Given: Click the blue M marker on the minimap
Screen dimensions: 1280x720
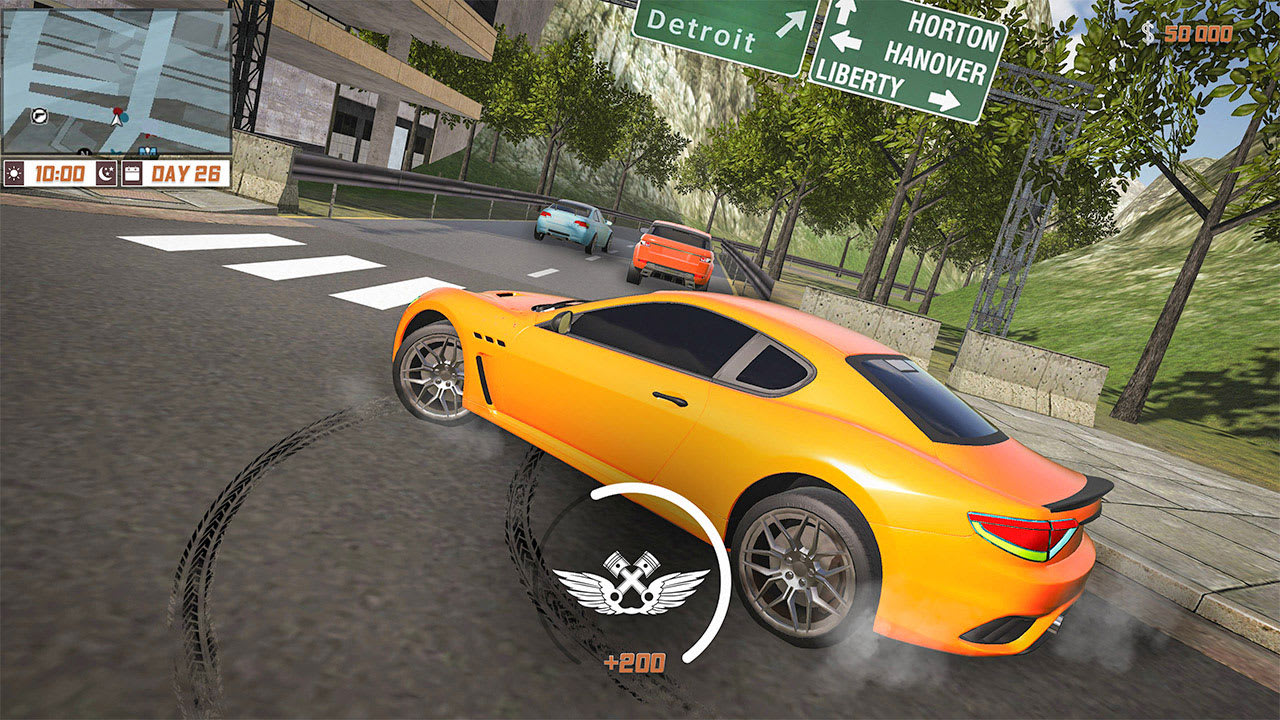Looking at the screenshot, I should [x=148, y=150].
